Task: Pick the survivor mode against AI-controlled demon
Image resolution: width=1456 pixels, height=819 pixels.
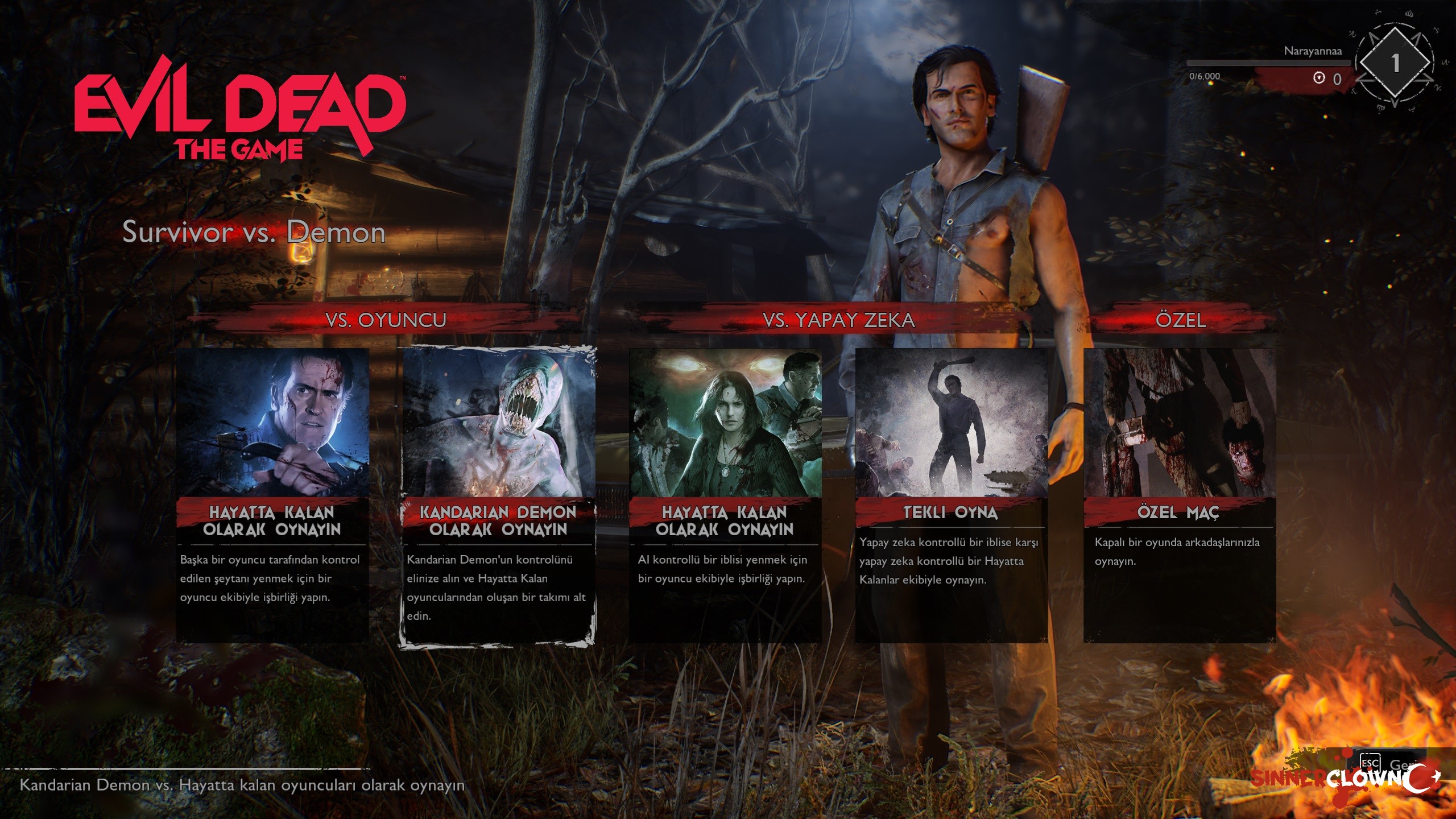Action: (x=725, y=495)
